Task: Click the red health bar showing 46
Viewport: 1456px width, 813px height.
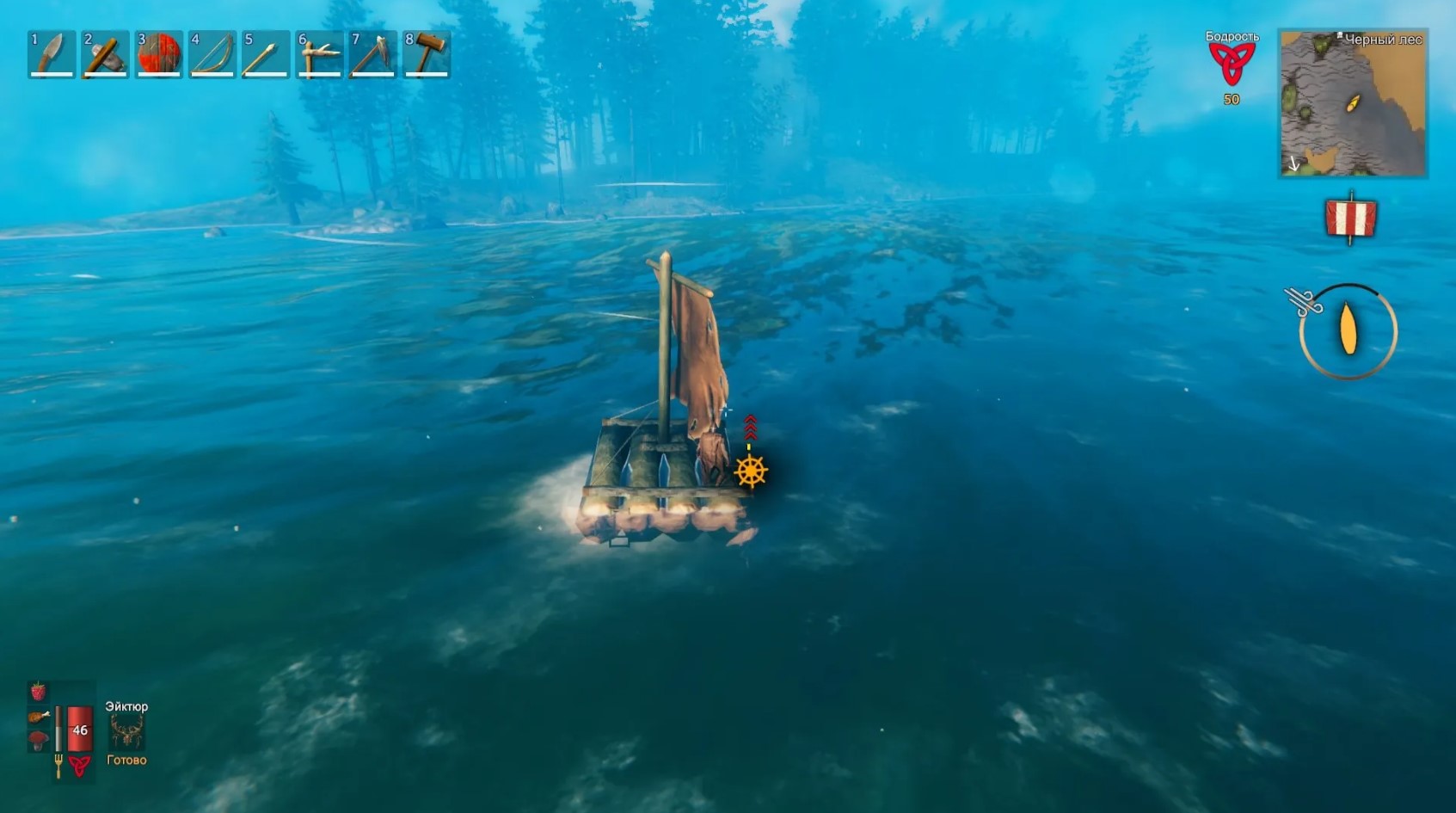Action: 78,730
